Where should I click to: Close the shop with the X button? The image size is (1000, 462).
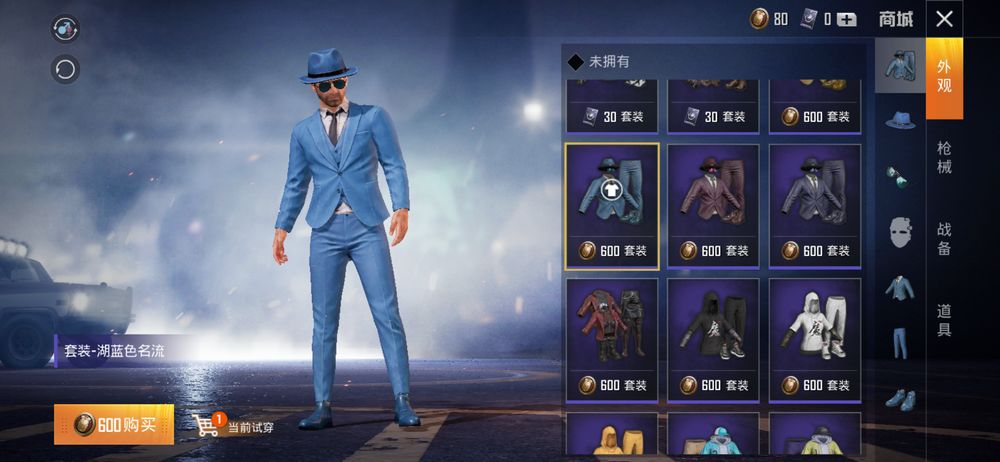[944, 19]
